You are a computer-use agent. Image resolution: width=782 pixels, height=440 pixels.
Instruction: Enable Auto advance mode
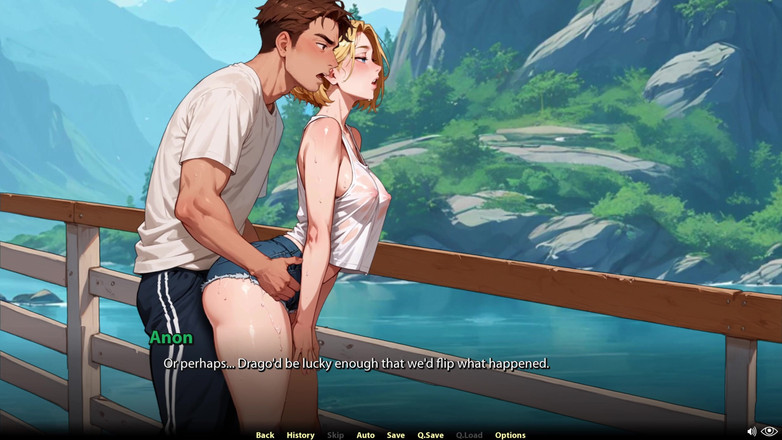pyautogui.click(x=365, y=435)
